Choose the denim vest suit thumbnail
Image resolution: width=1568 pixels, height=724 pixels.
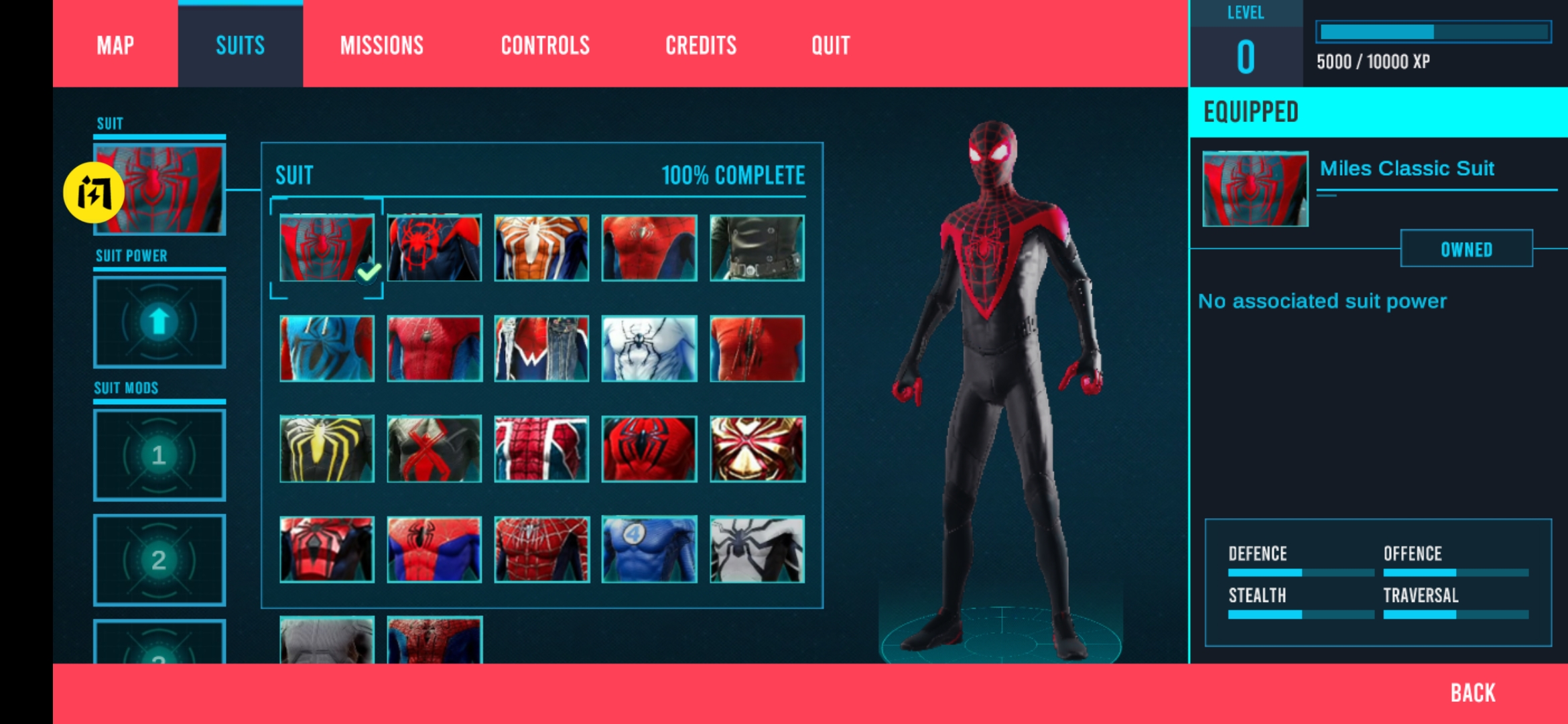[541, 349]
